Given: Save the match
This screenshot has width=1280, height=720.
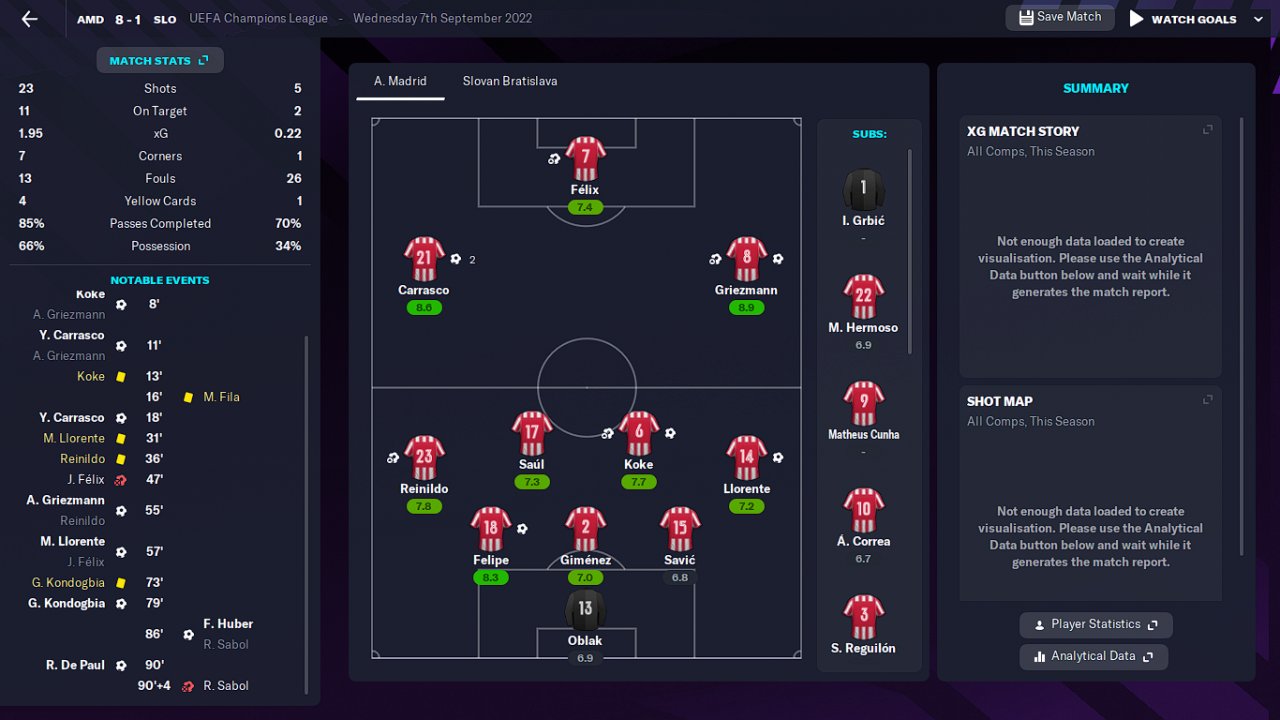Looking at the screenshot, I should [1059, 17].
